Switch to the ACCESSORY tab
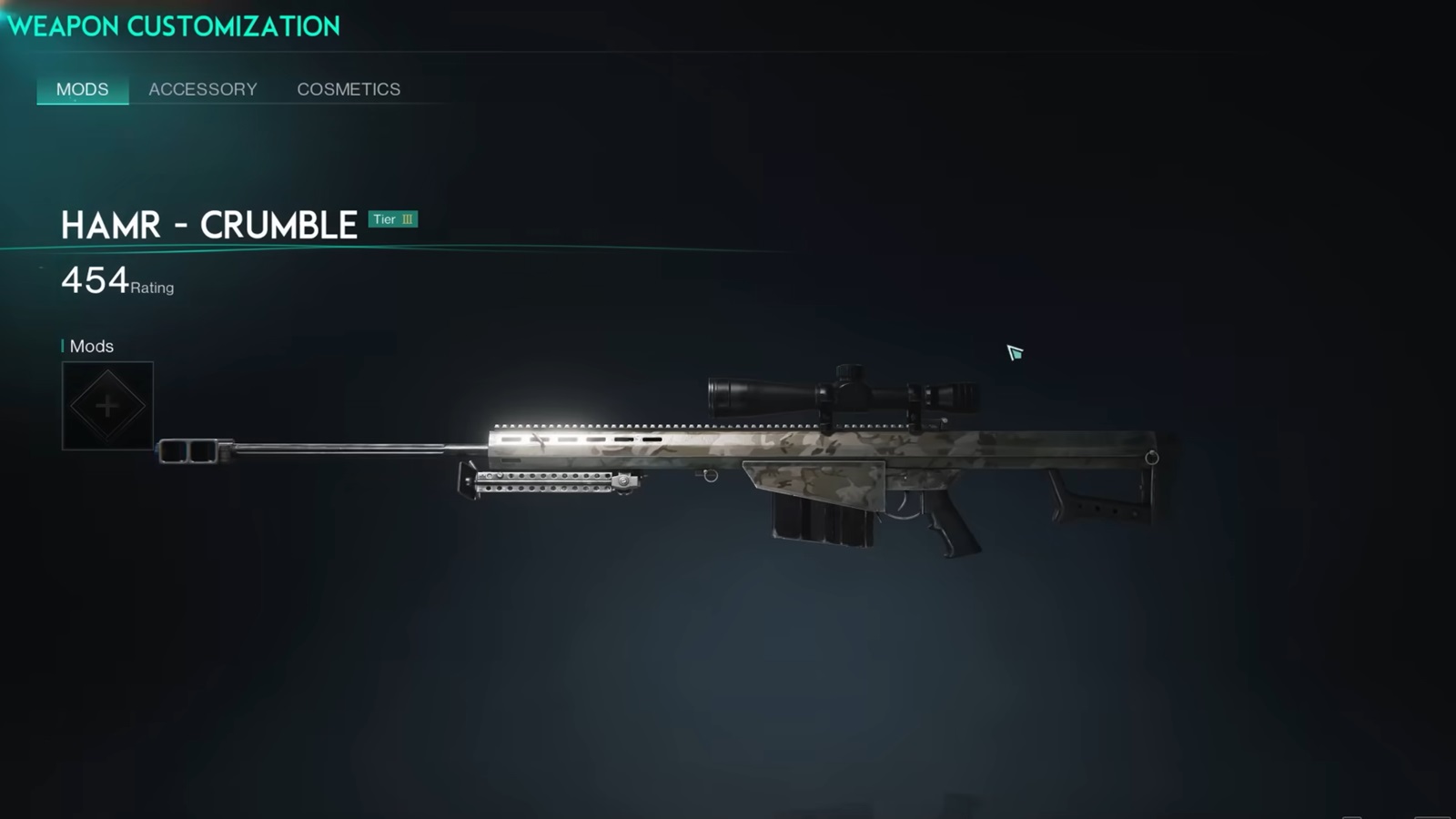Image resolution: width=1456 pixels, height=819 pixels. coord(202,89)
